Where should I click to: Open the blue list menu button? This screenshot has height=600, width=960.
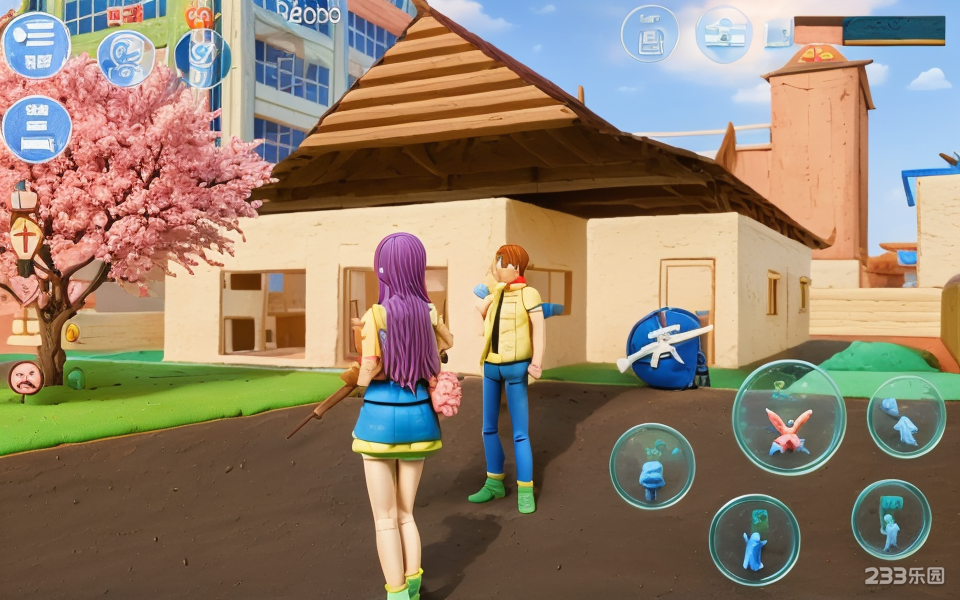click(x=36, y=45)
